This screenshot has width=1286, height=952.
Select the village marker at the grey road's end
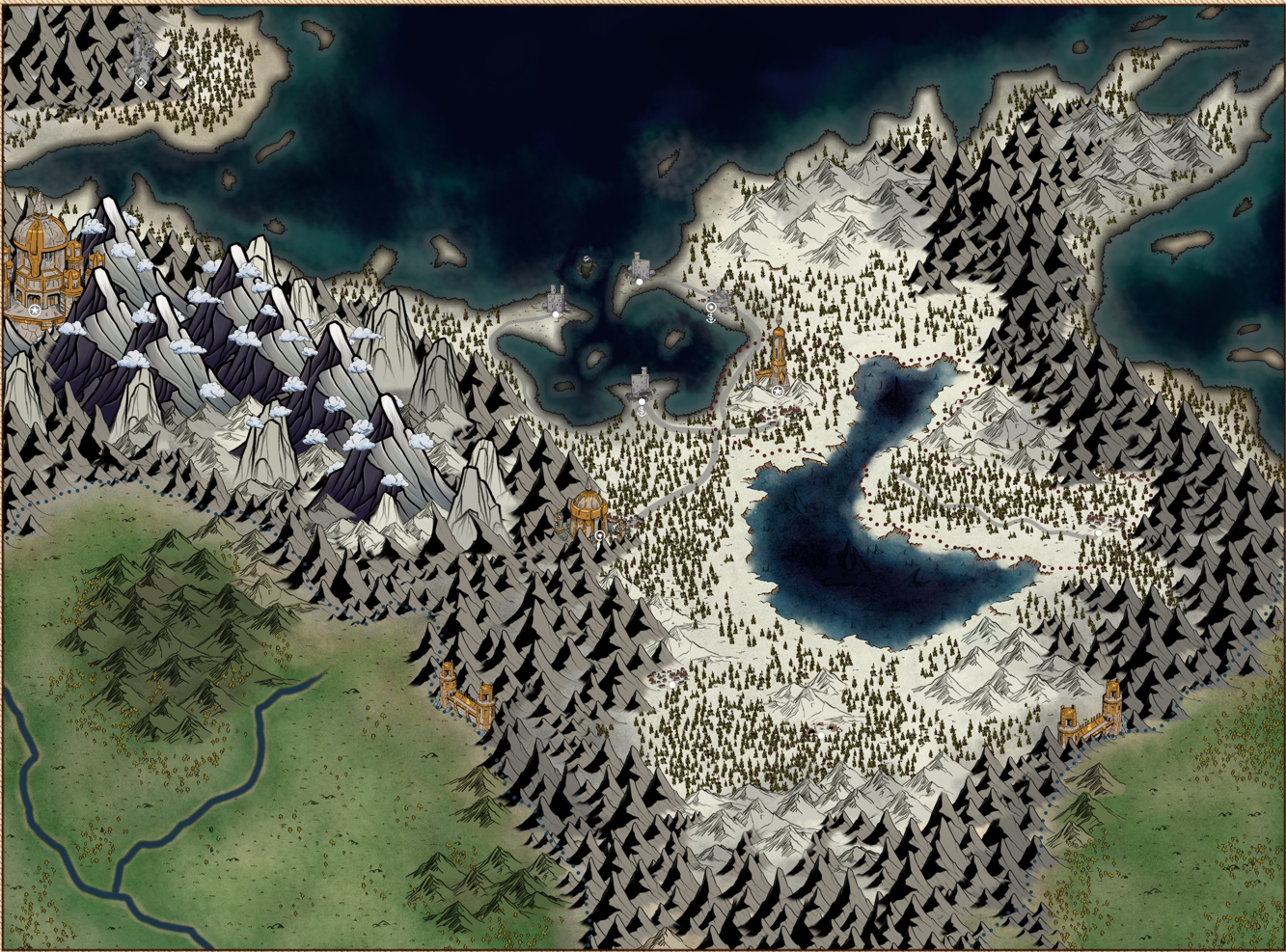pos(1098,531)
